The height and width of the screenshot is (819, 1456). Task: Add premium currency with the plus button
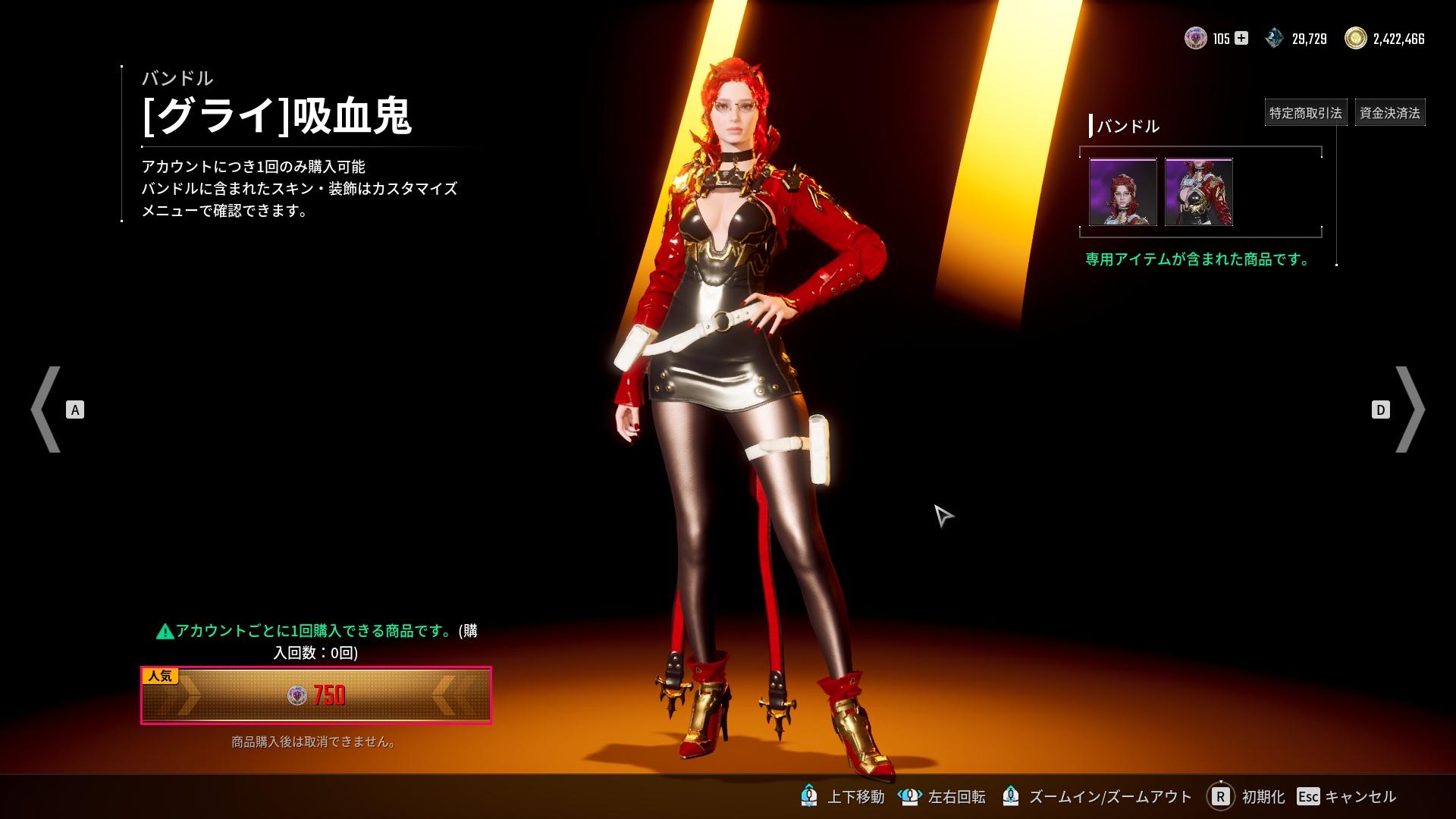click(x=1241, y=38)
